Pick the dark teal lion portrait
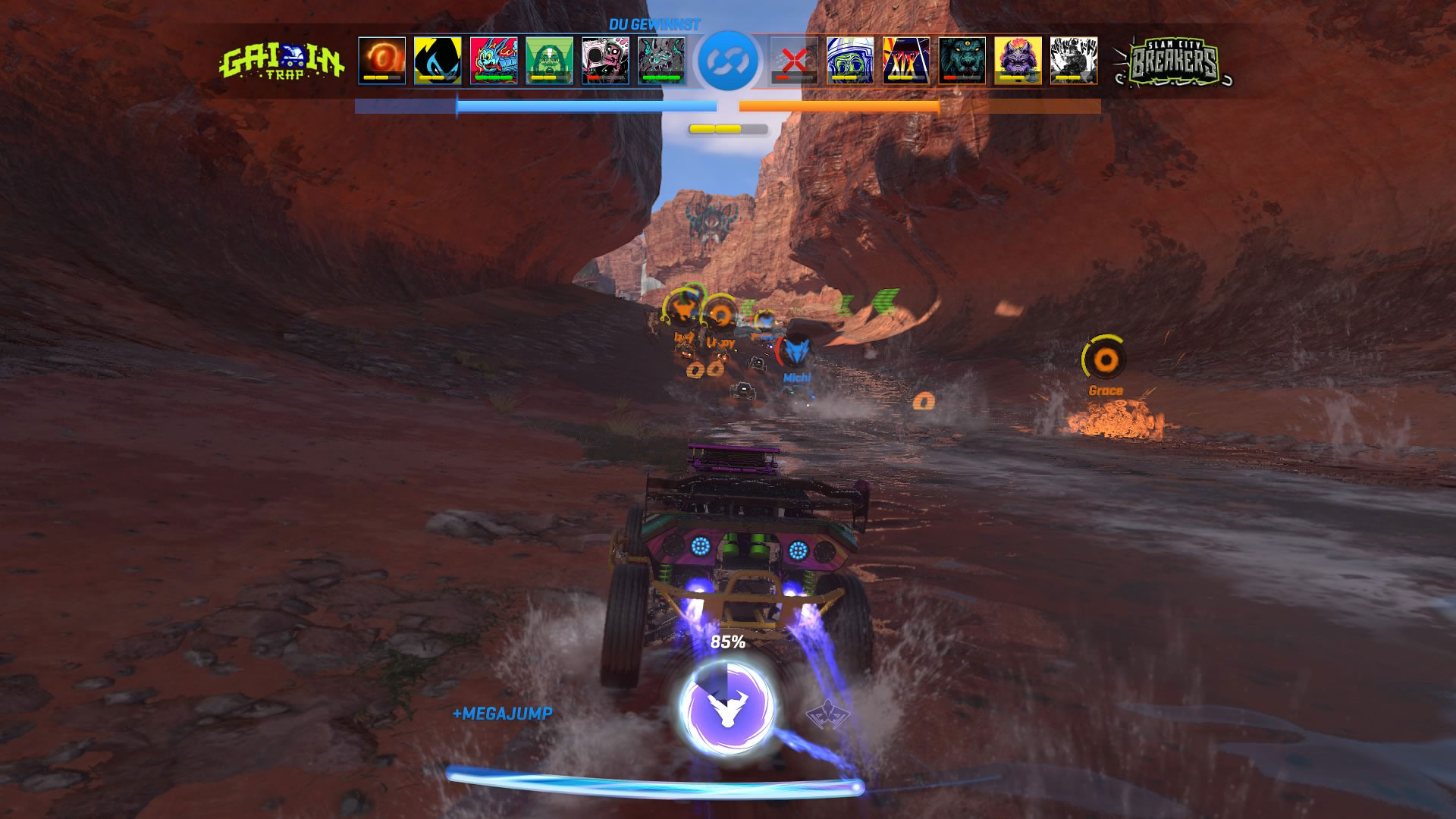The image size is (1456, 819). (x=962, y=59)
